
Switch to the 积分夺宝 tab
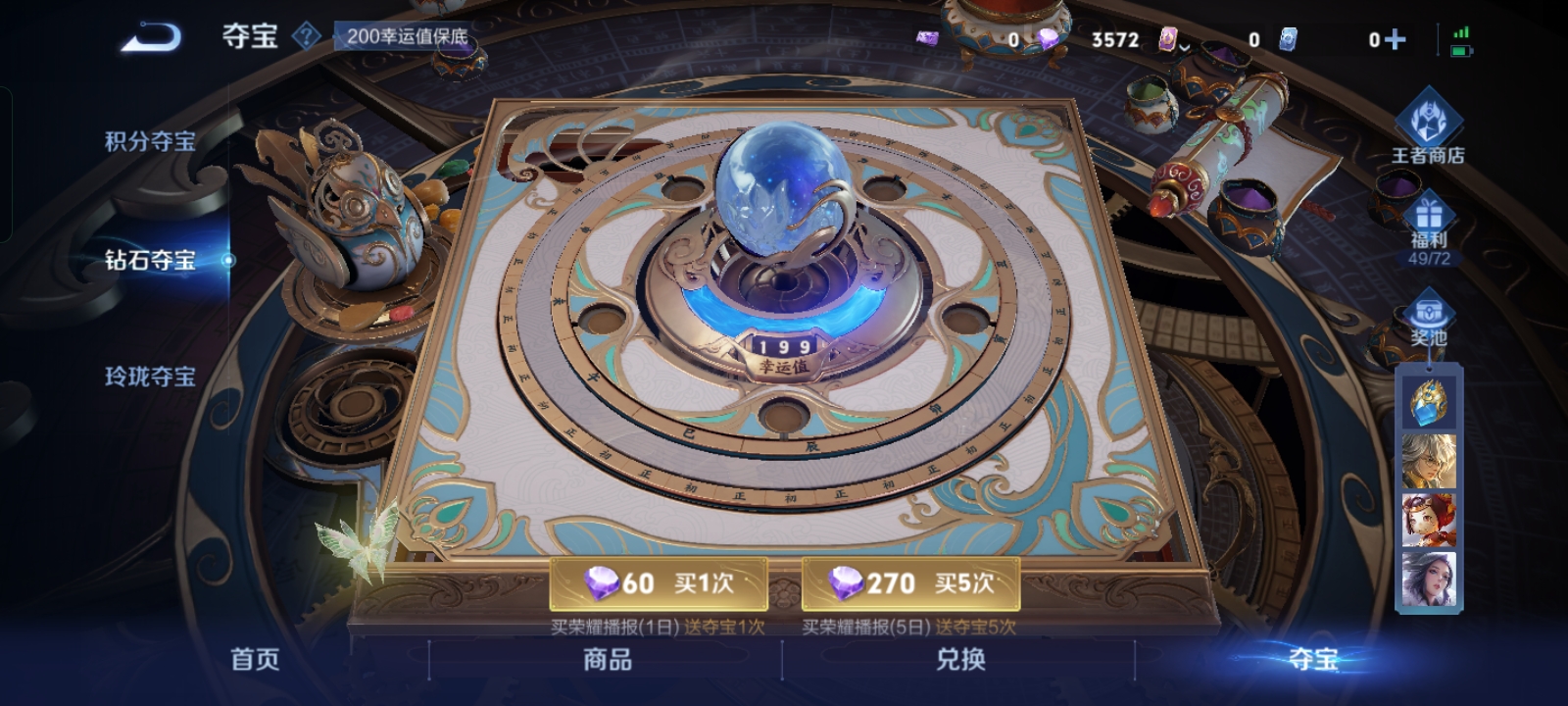pos(149,140)
